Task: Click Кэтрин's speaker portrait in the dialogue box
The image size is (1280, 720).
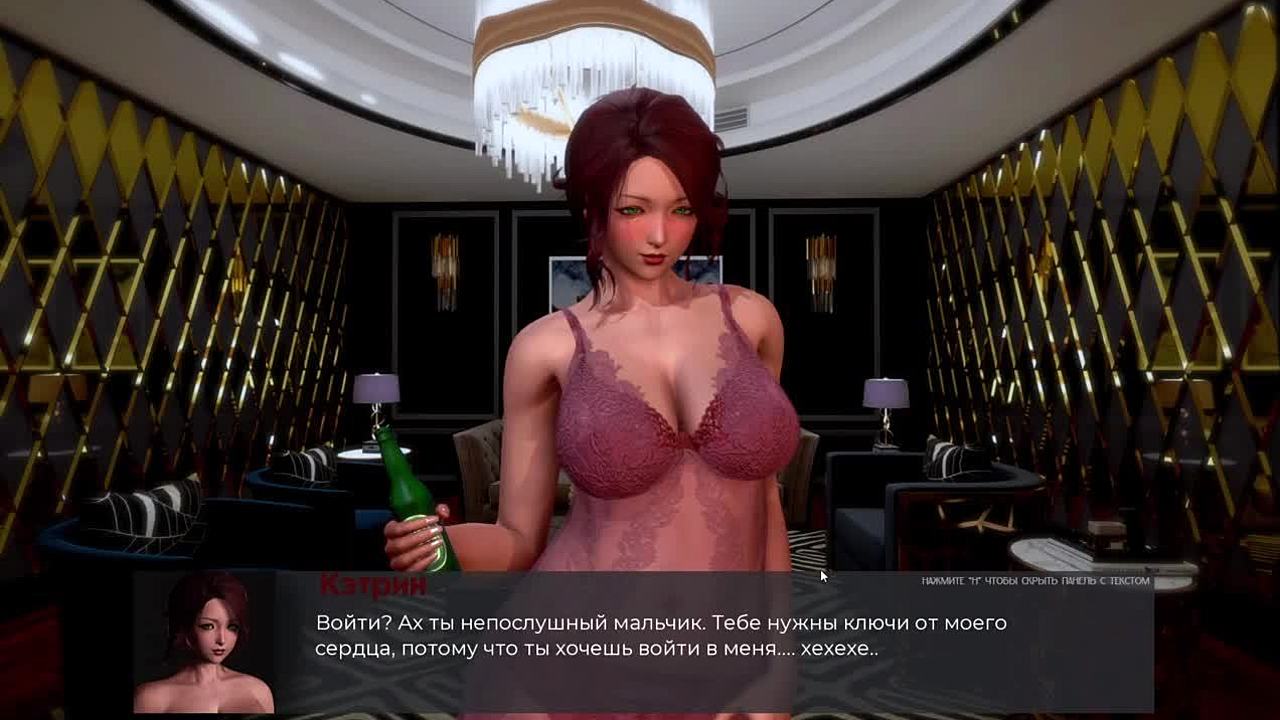Action: pyautogui.click(x=205, y=642)
